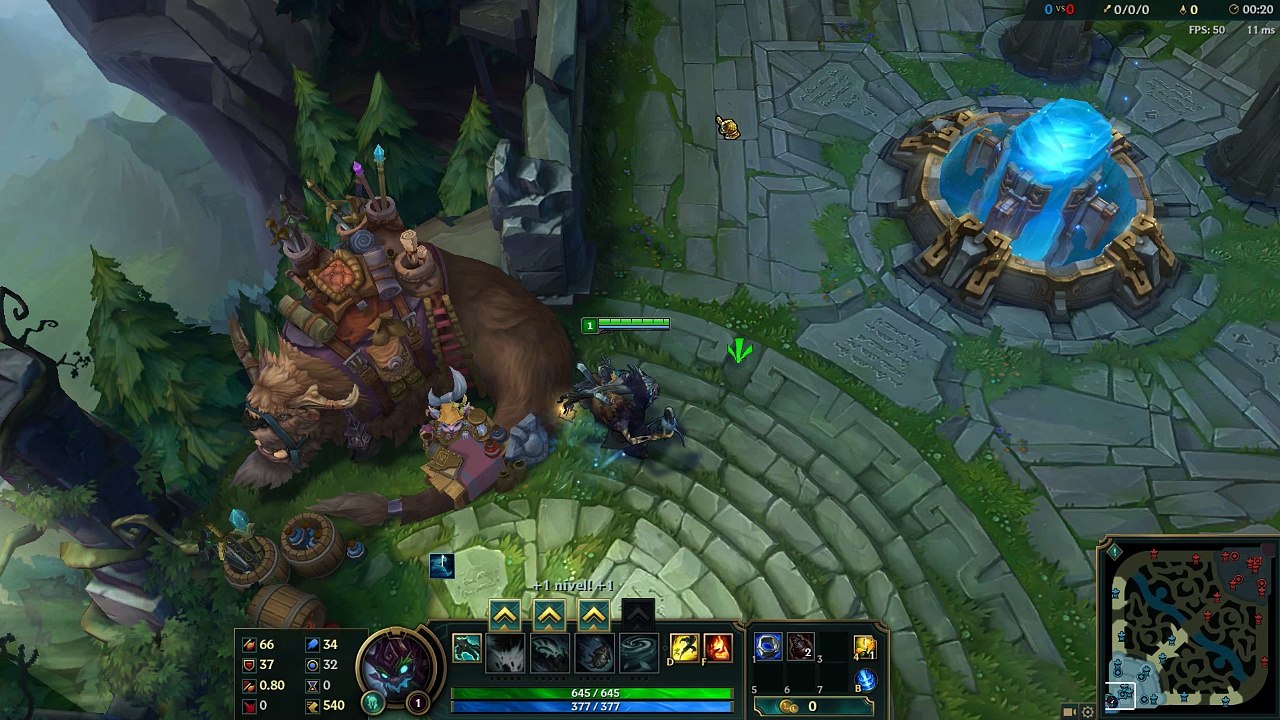
Task: Click the Nocturne champion portrait
Action: pyautogui.click(x=400, y=663)
